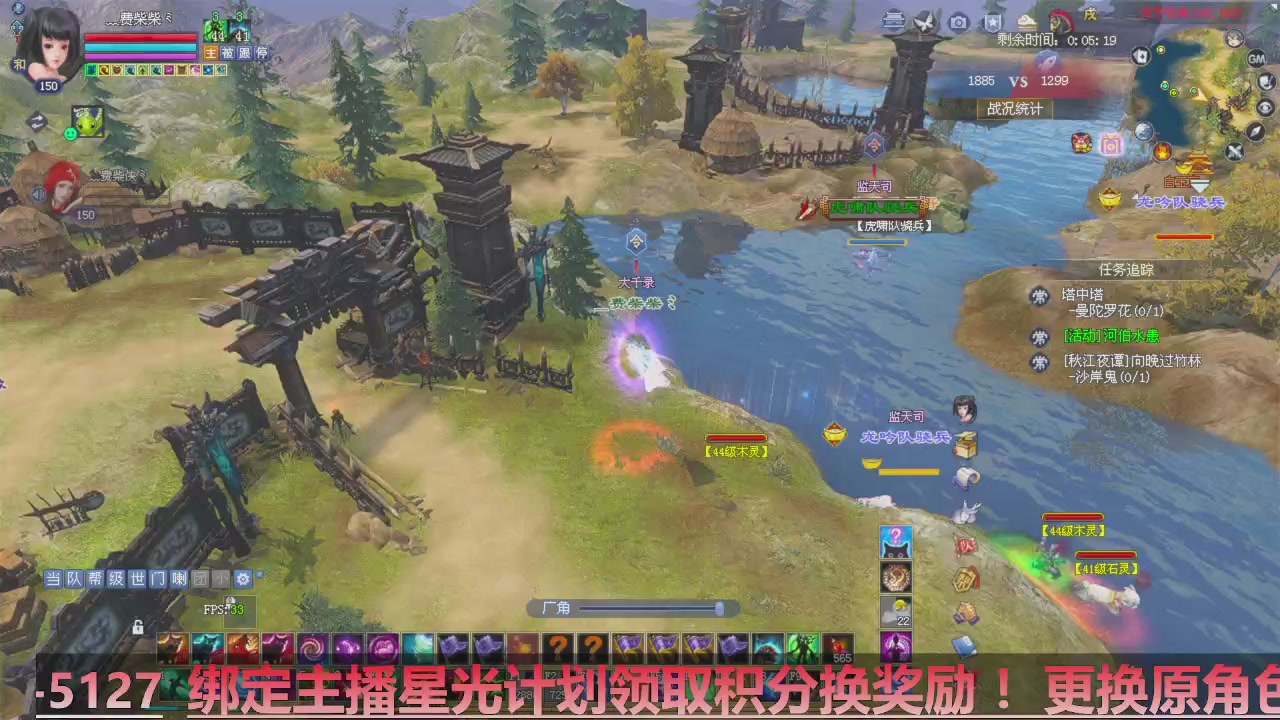This screenshot has height=720, width=1280.
Task: Click the crossed swords icon under the minimap
Action: [1234, 149]
